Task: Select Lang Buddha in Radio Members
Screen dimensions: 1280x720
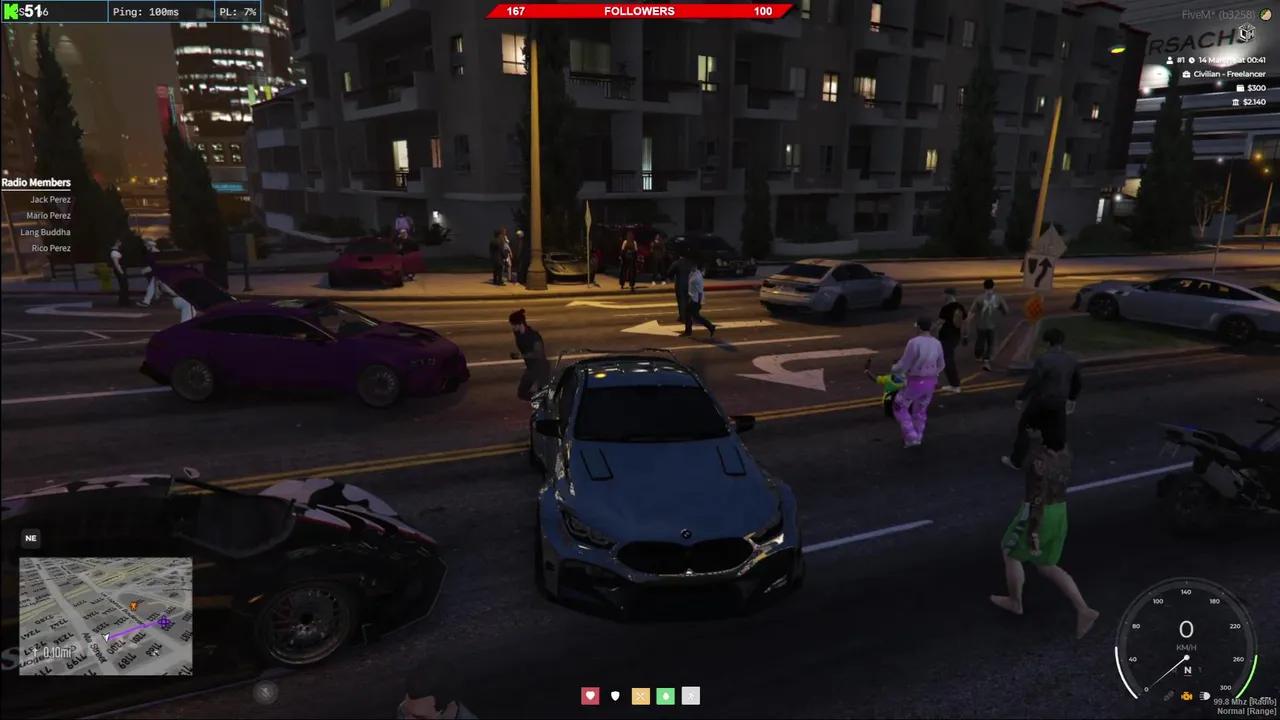Action: click(x=45, y=232)
